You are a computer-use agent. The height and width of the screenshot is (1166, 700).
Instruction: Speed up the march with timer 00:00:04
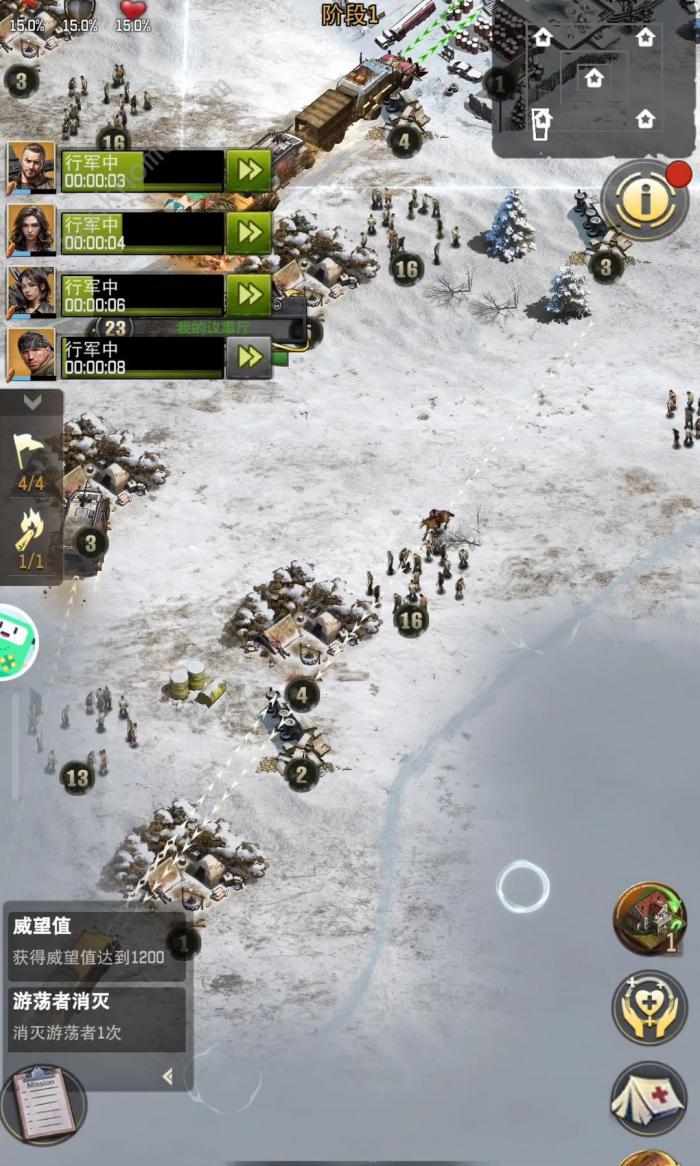click(249, 233)
